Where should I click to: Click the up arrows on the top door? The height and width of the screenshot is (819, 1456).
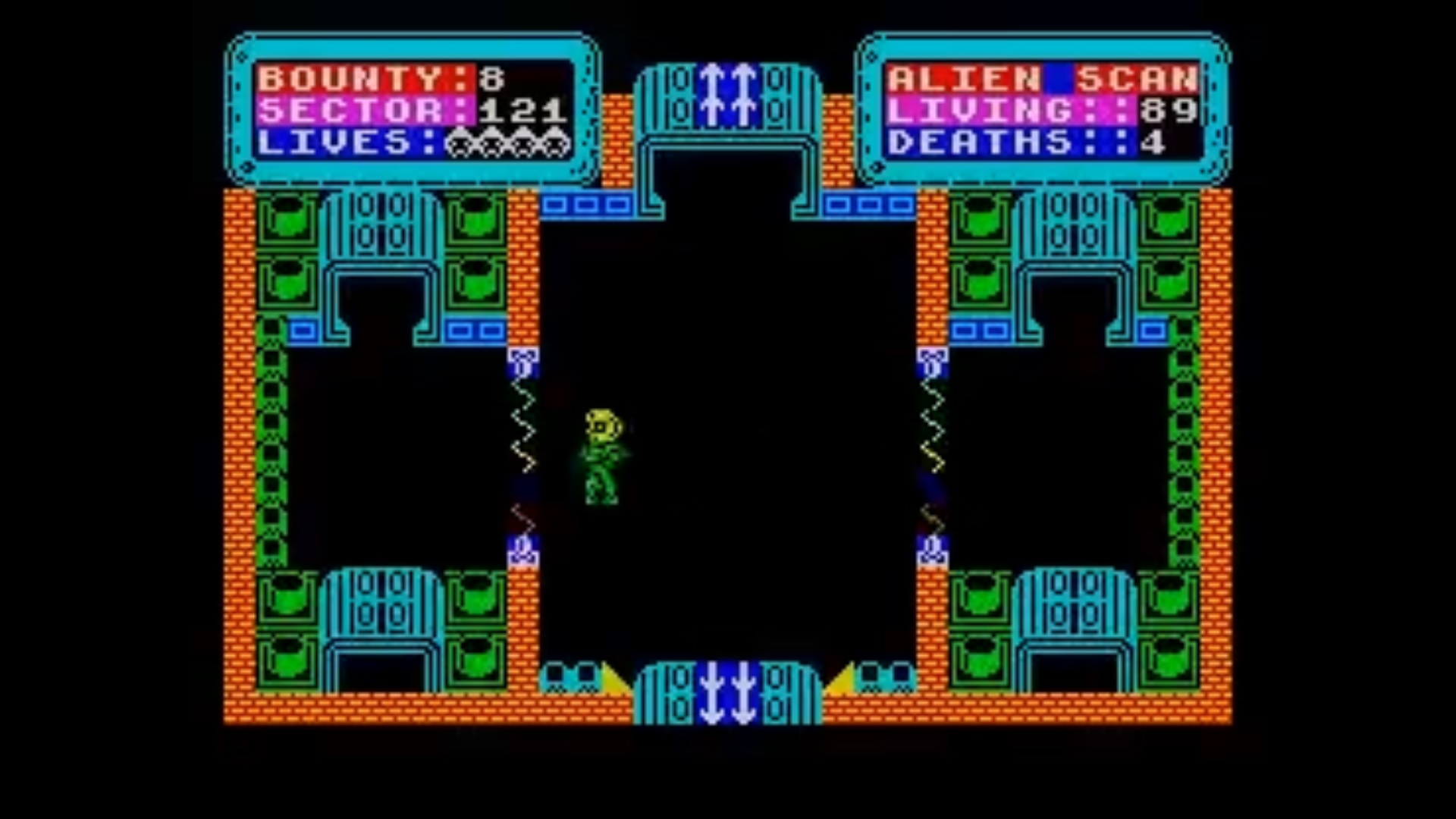tap(728, 95)
